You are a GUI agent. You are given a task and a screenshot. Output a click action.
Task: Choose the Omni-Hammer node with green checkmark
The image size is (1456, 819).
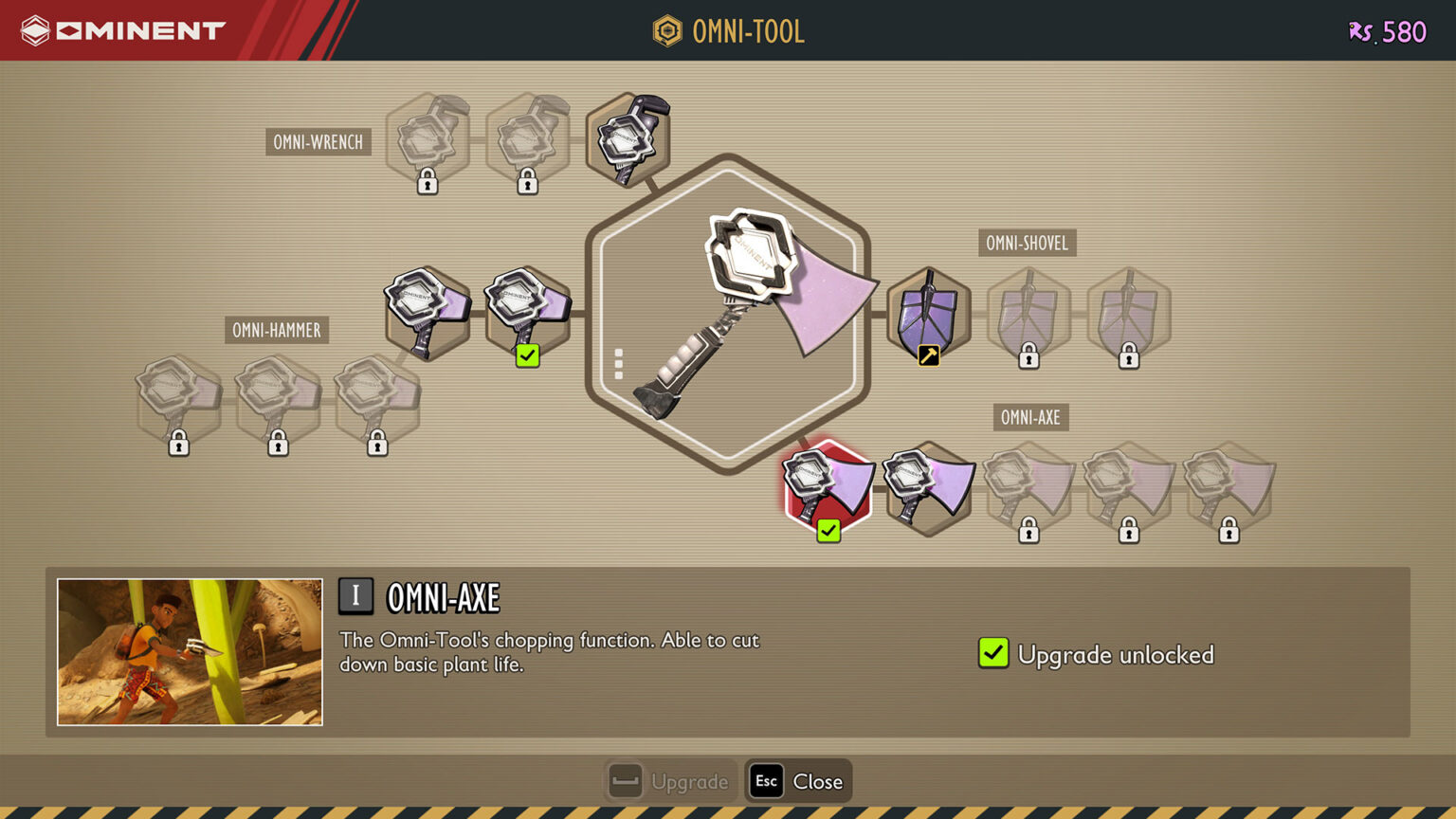528,312
